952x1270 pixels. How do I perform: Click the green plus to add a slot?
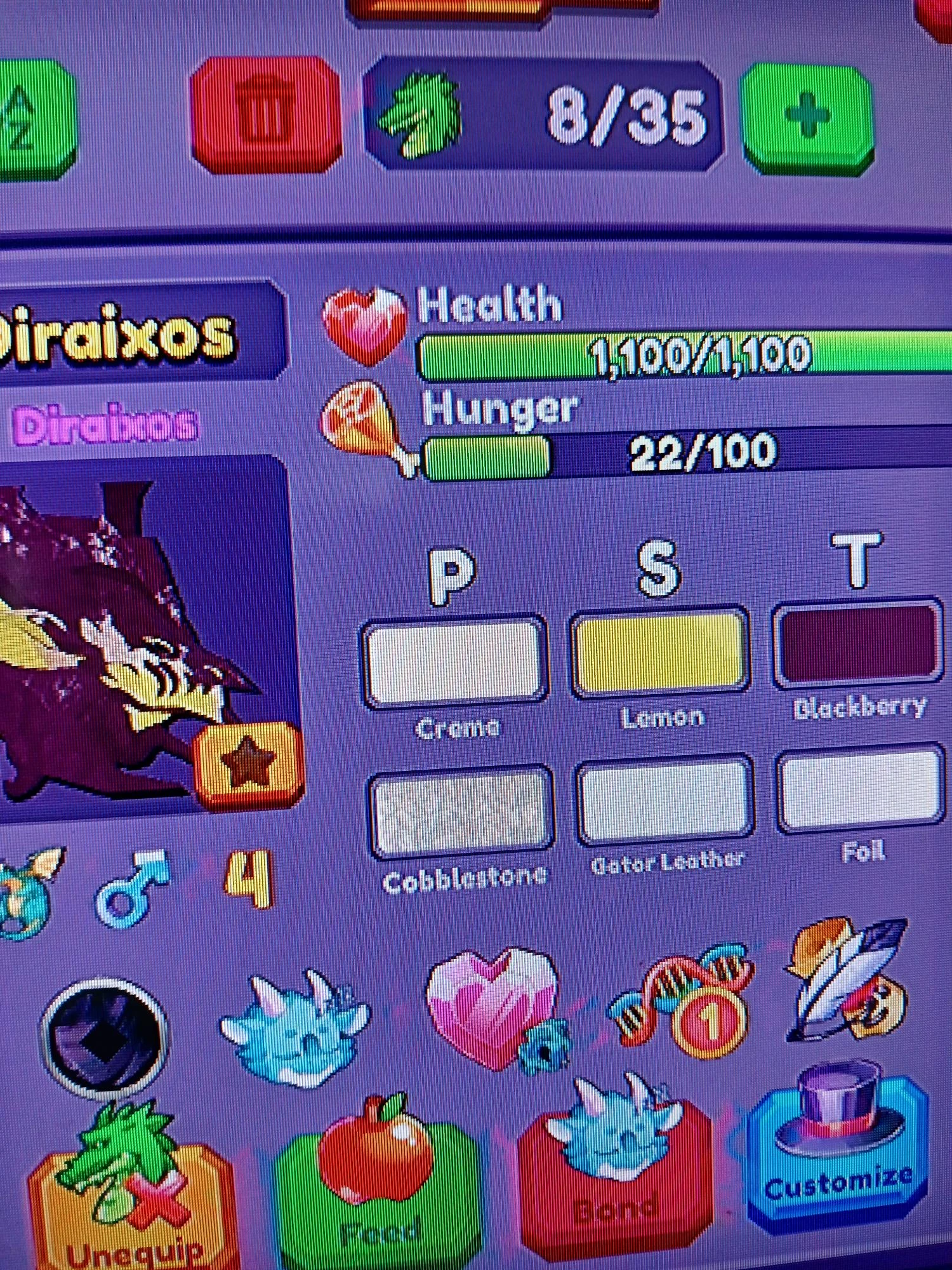tap(806, 117)
